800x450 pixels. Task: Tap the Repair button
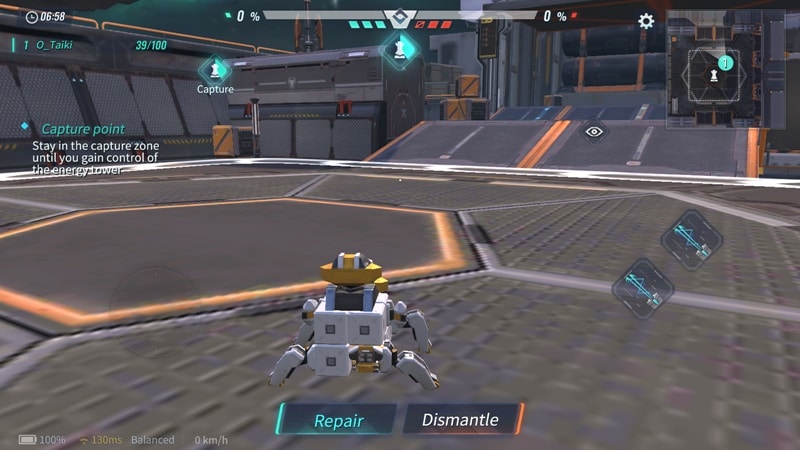[x=338, y=420]
